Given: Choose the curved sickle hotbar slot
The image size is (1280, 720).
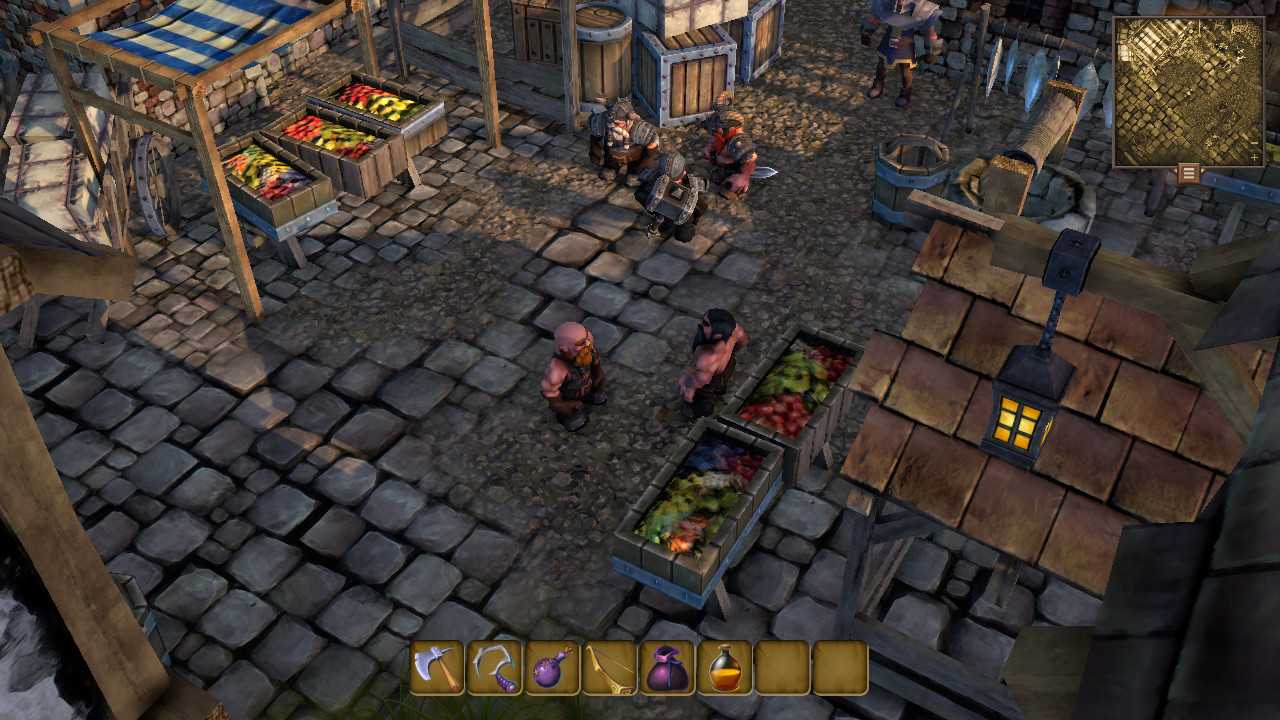Looking at the screenshot, I should (495, 668).
